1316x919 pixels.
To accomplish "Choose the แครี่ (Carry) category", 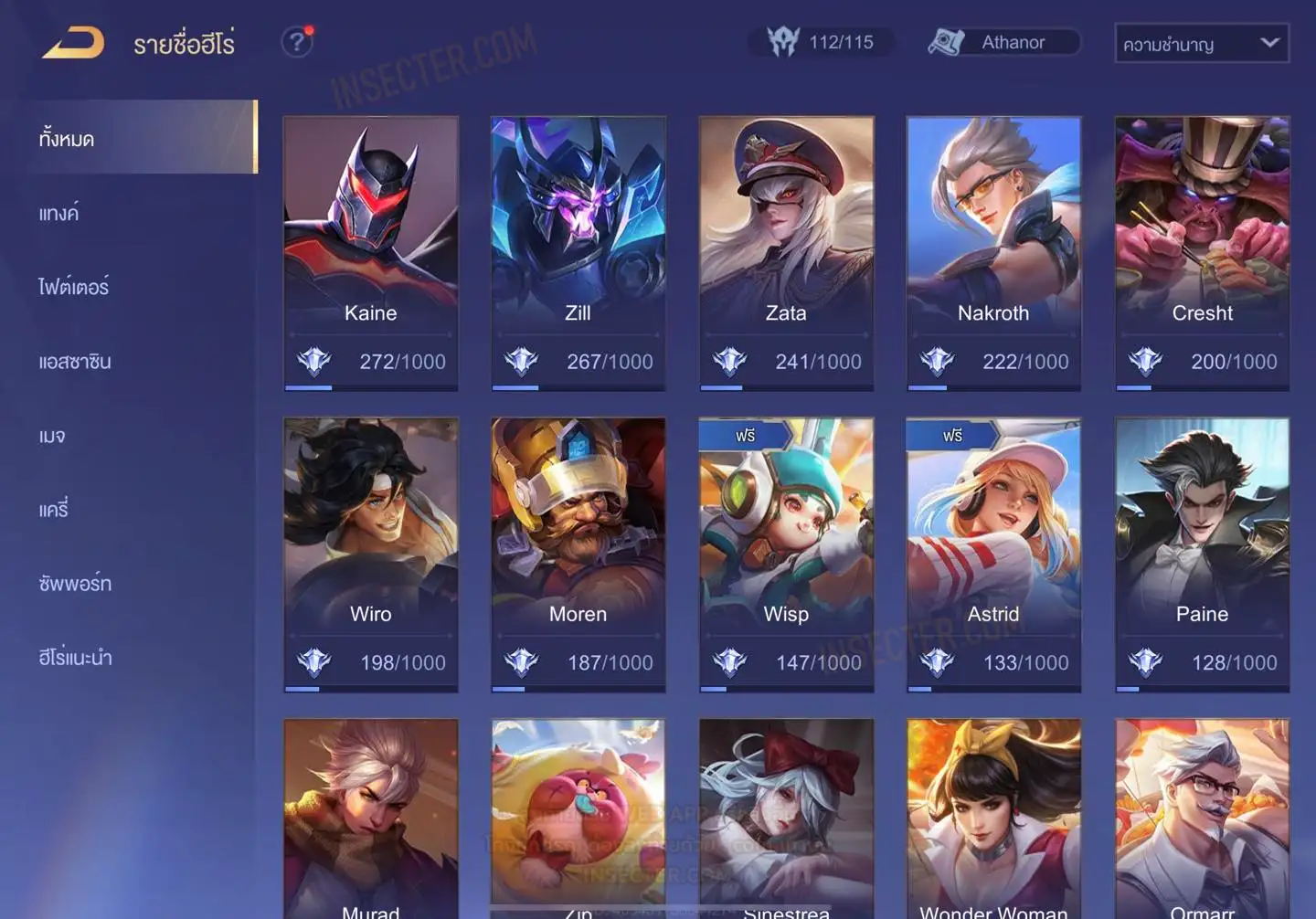I will point(54,510).
